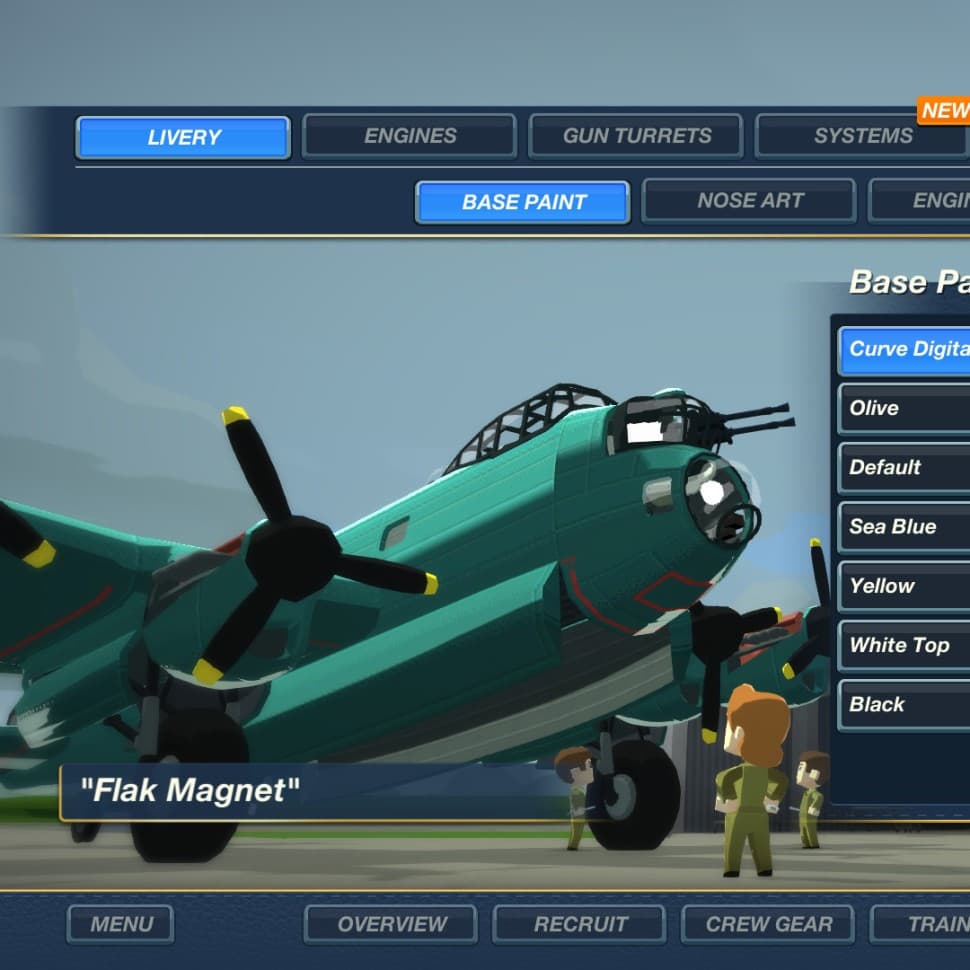The height and width of the screenshot is (970, 970).
Task: Choose the Black base paint
Action: click(905, 705)
